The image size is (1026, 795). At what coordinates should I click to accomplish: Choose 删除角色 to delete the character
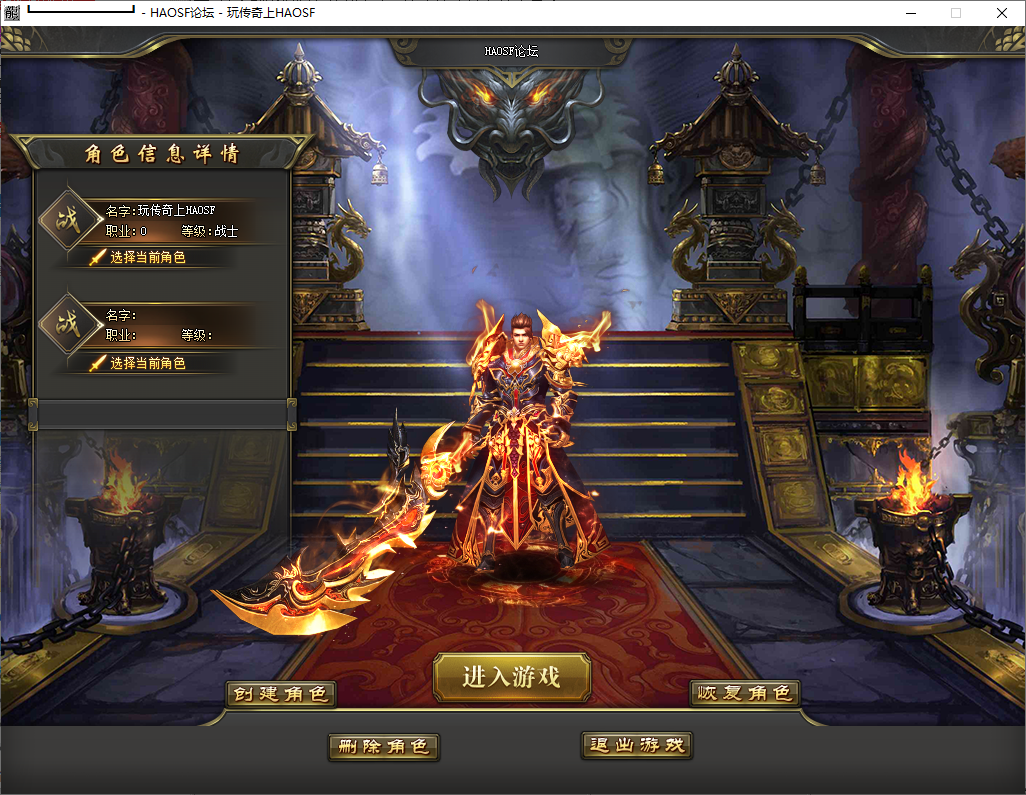(383, 747)
